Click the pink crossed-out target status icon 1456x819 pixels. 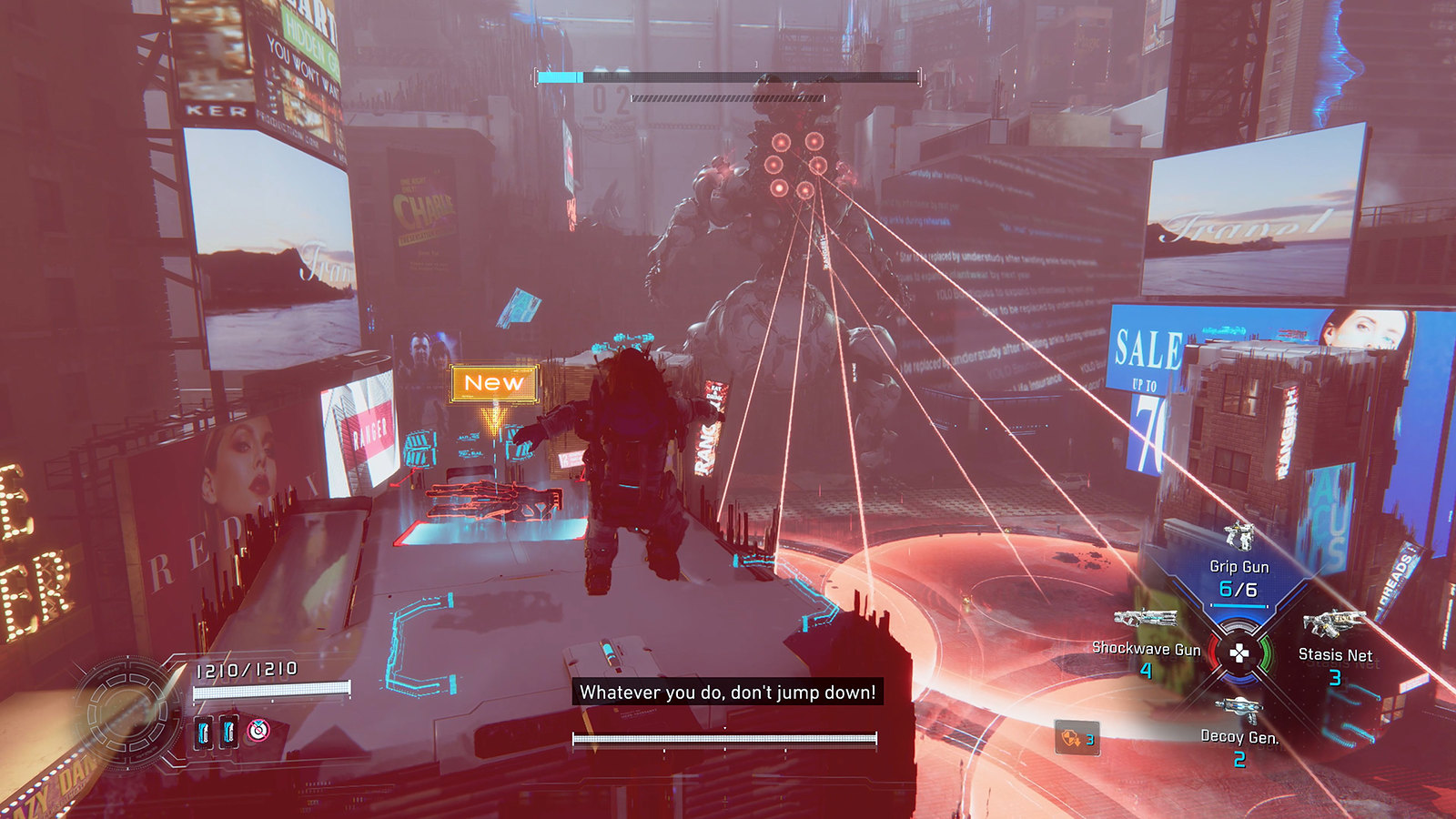click(259, 730)
